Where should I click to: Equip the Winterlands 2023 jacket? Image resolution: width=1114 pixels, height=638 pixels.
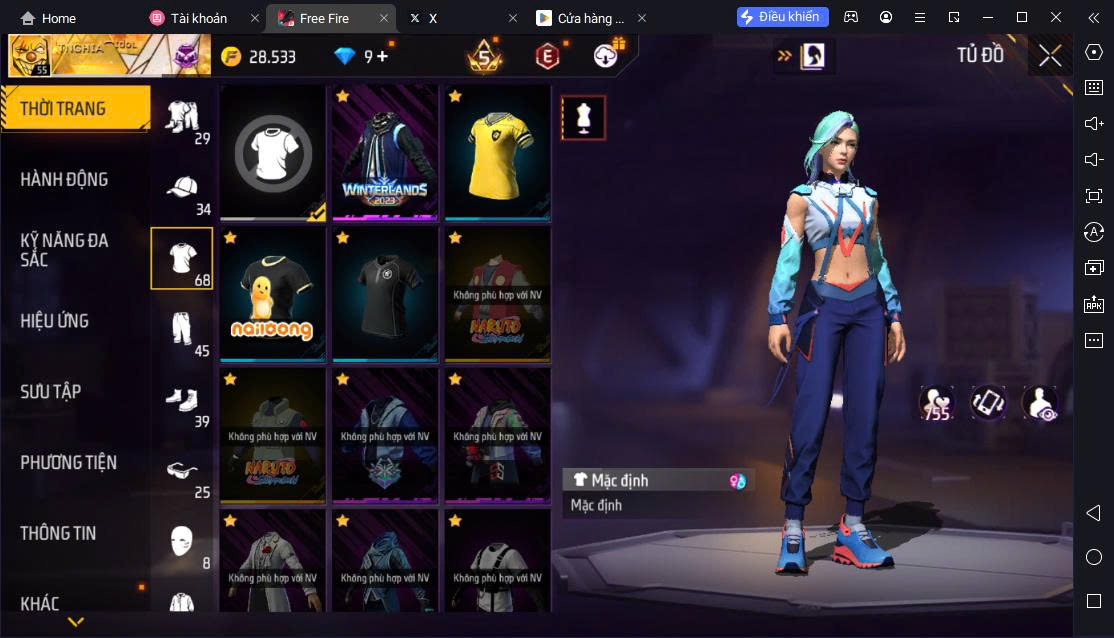point(385,152)
